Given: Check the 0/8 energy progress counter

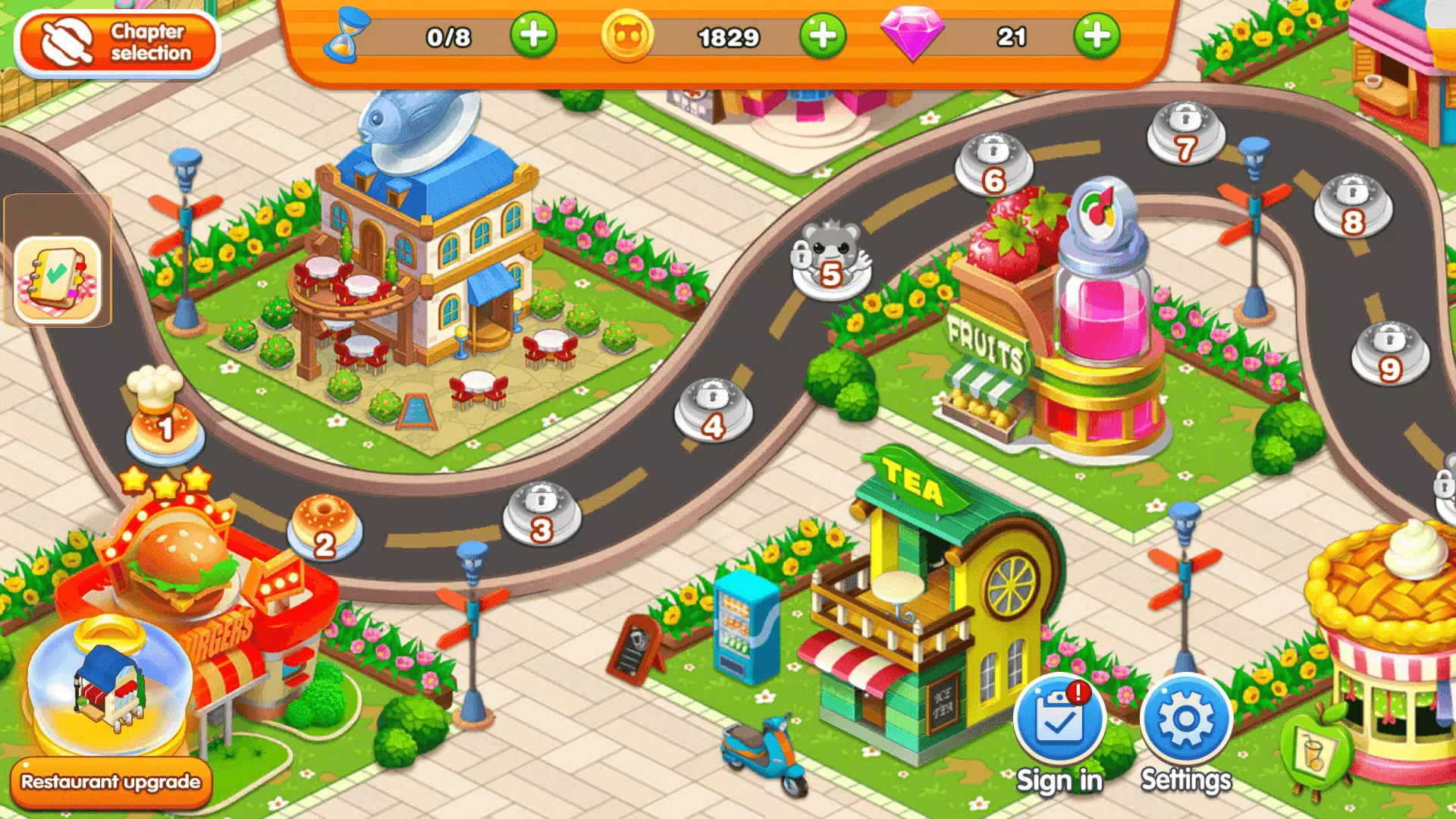Looking at the screenshot, I should coord(450,36).
